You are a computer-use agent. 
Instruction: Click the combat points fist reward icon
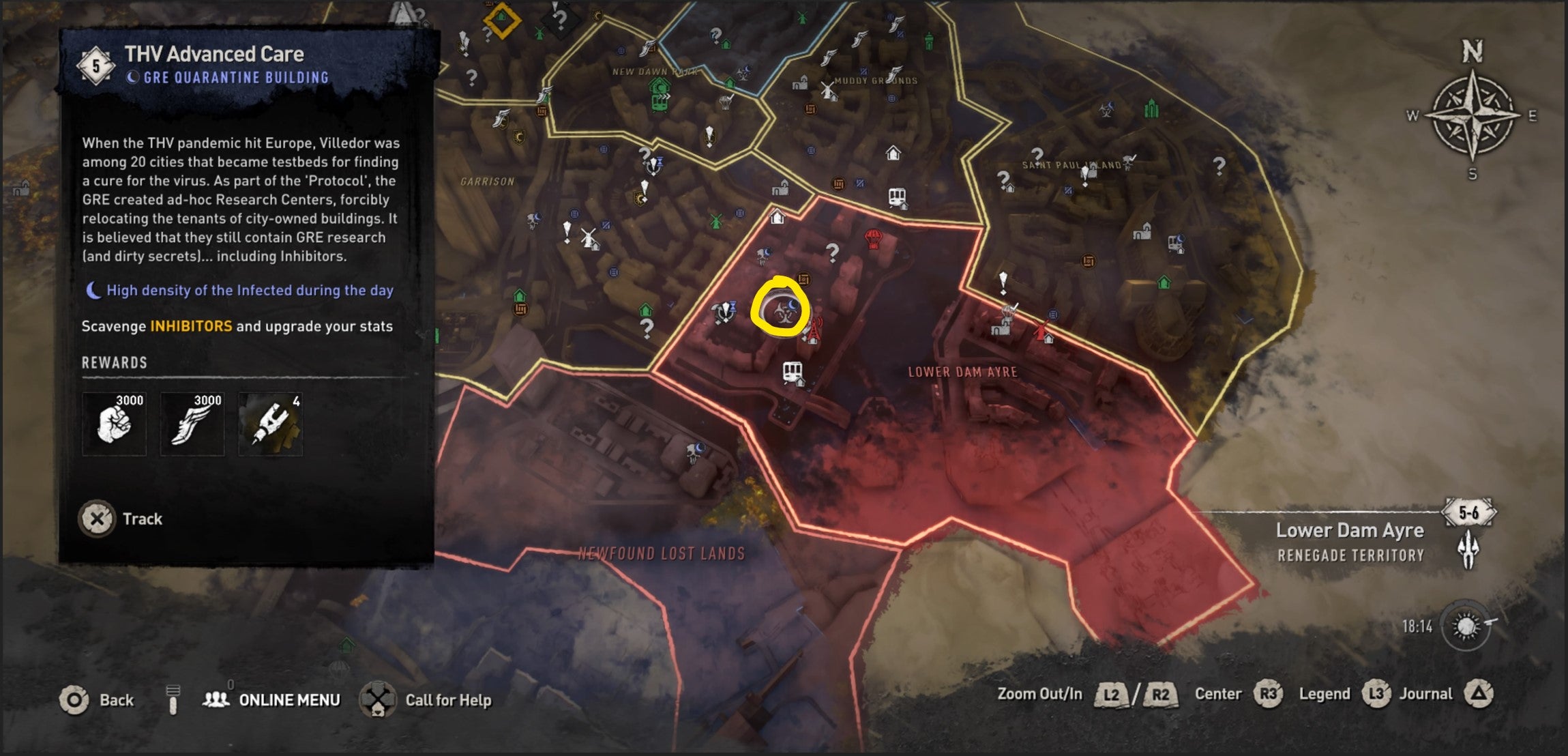tap(114, 423)
